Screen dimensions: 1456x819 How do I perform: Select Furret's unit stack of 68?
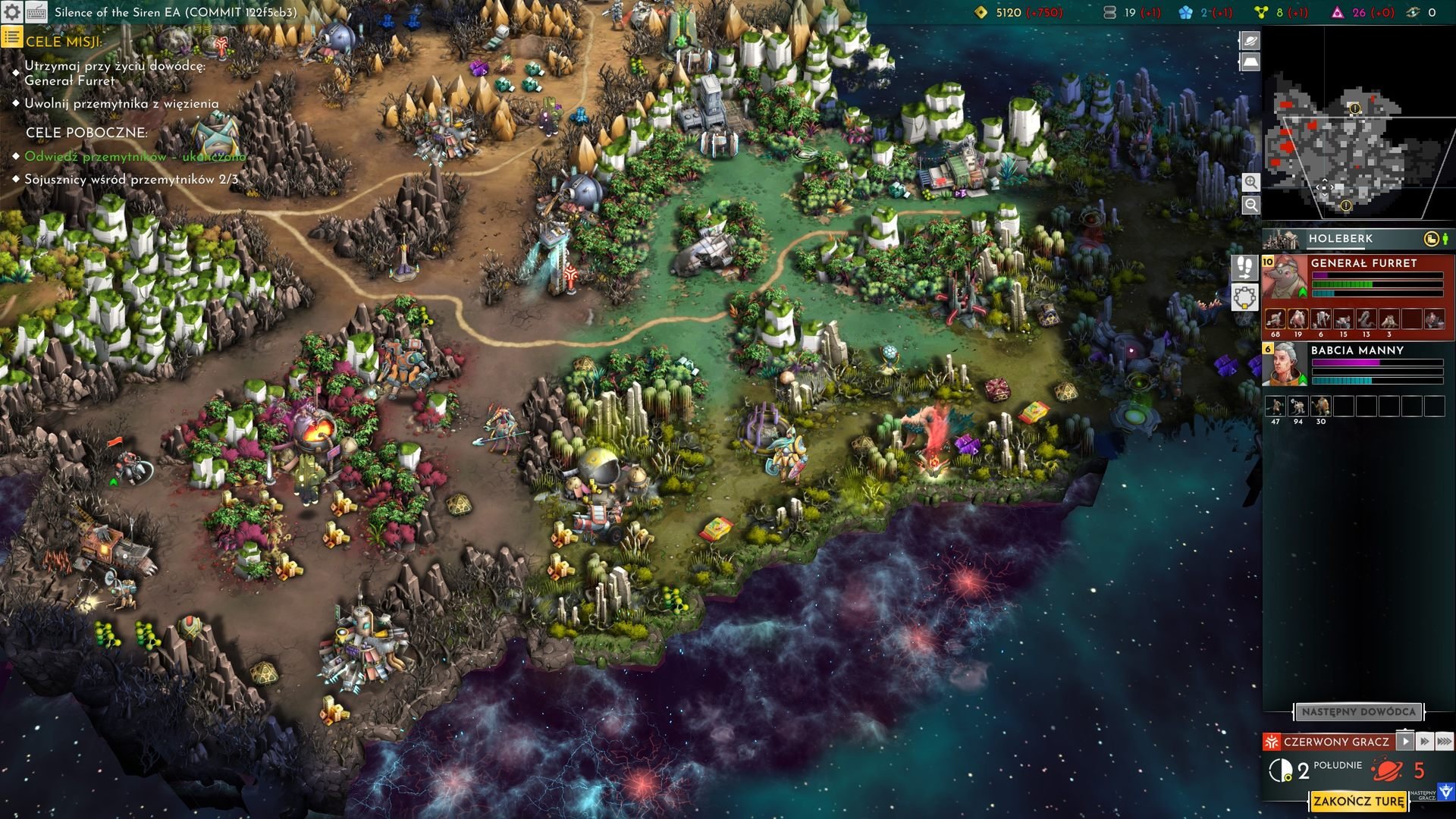(1276, 320)
